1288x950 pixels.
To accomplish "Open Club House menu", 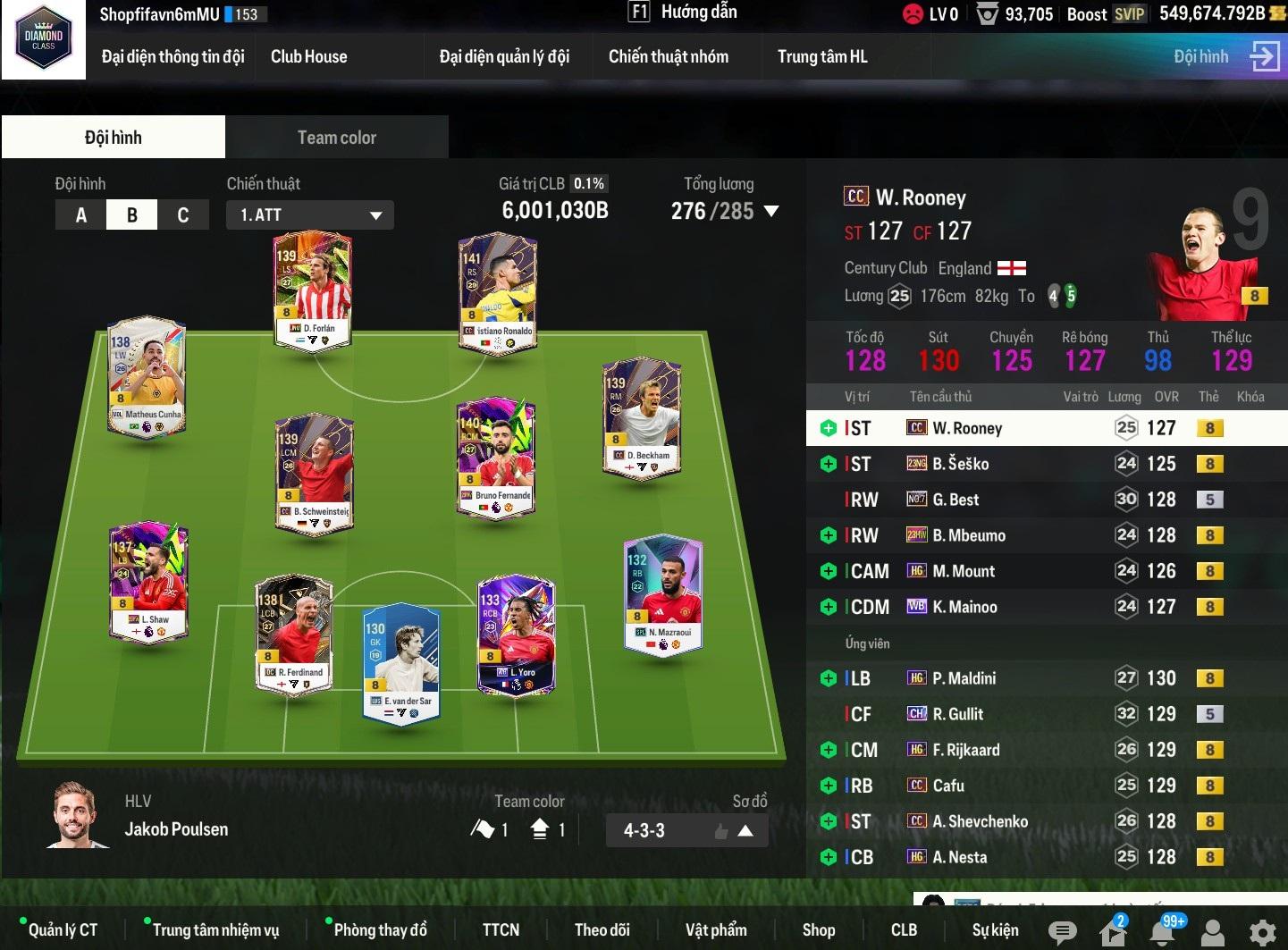I will click(308, 57).
